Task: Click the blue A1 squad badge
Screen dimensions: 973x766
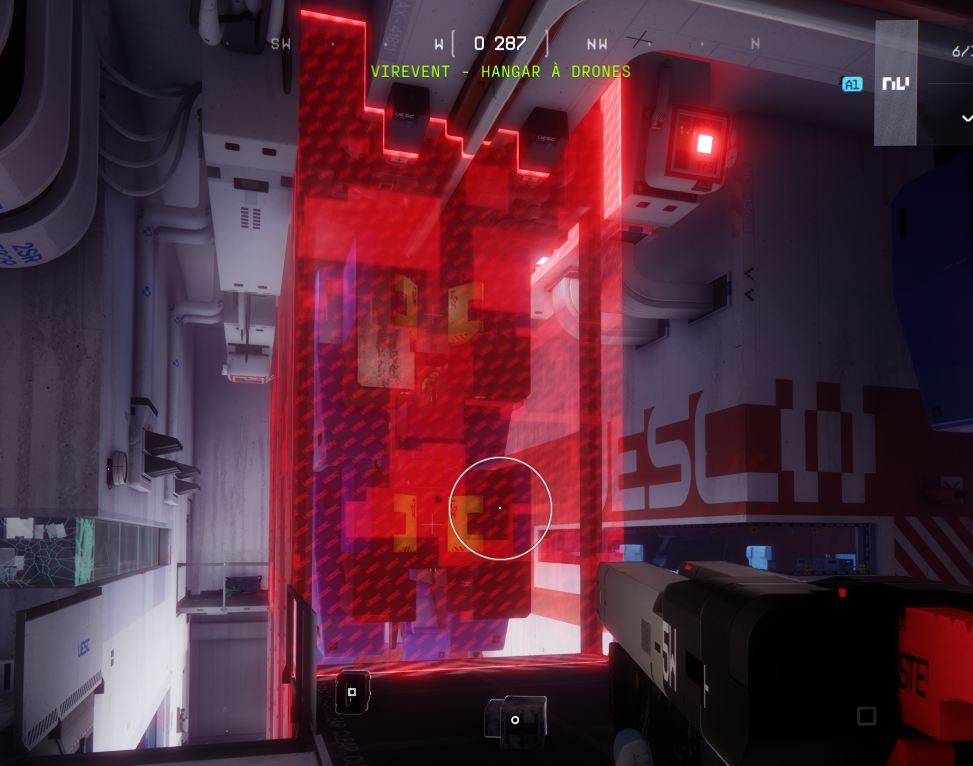Action: pos(852,85)
